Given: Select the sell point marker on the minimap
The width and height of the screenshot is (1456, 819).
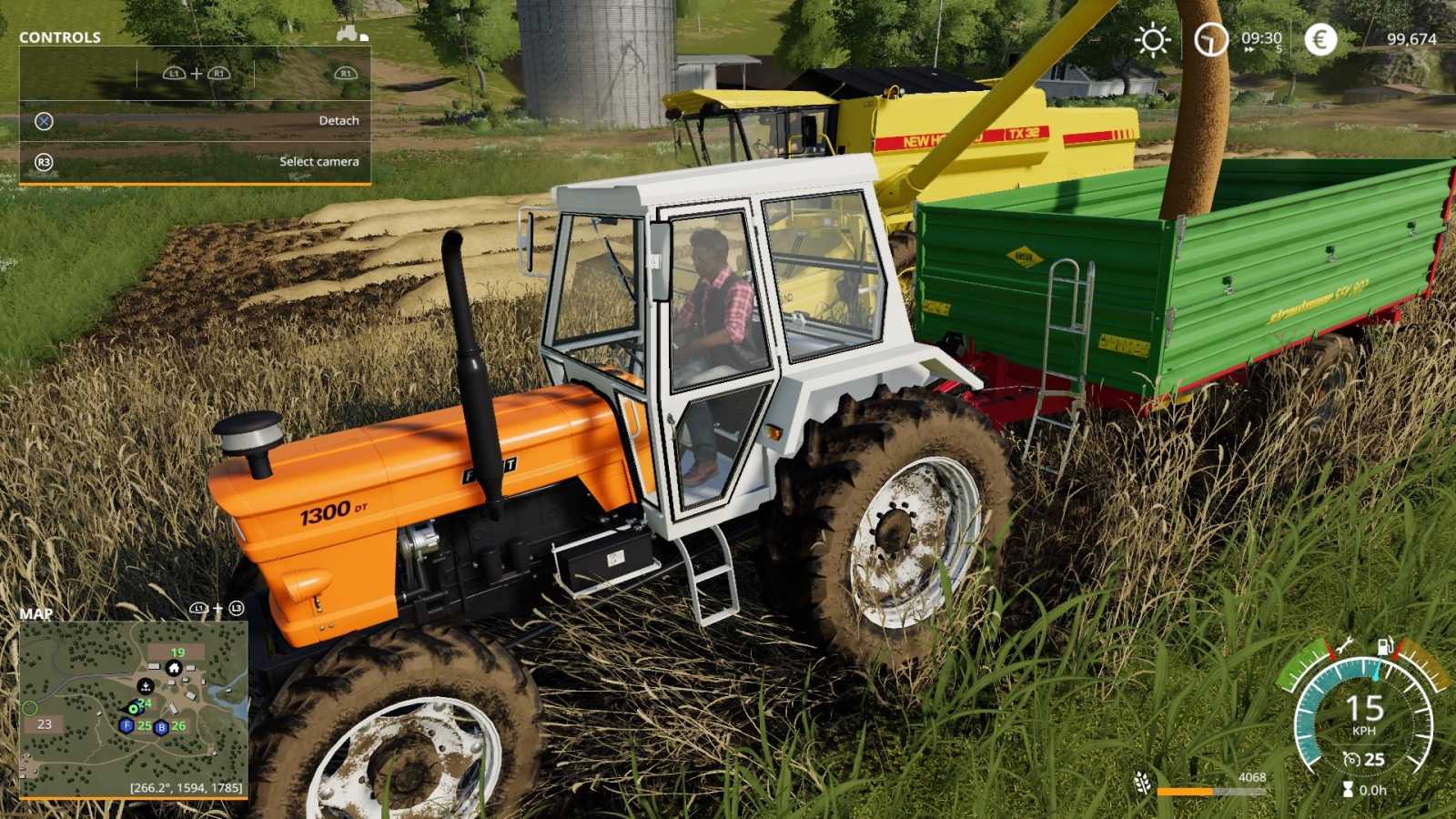Looking at the screenshot, I should (x=146, y=686).
